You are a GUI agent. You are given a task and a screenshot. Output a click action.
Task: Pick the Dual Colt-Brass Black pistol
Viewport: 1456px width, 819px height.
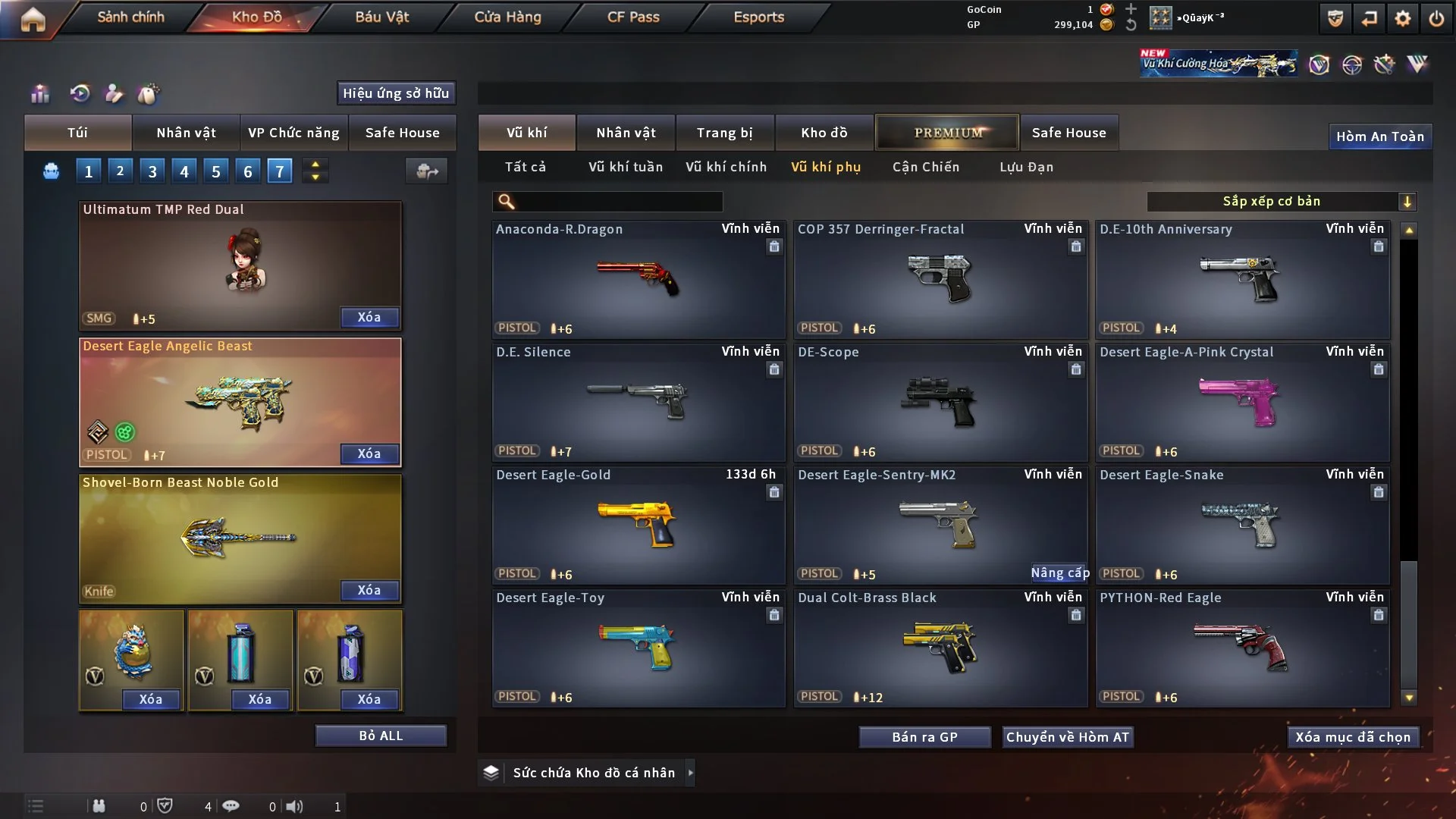pyautogui.click(x=940, y=648)
